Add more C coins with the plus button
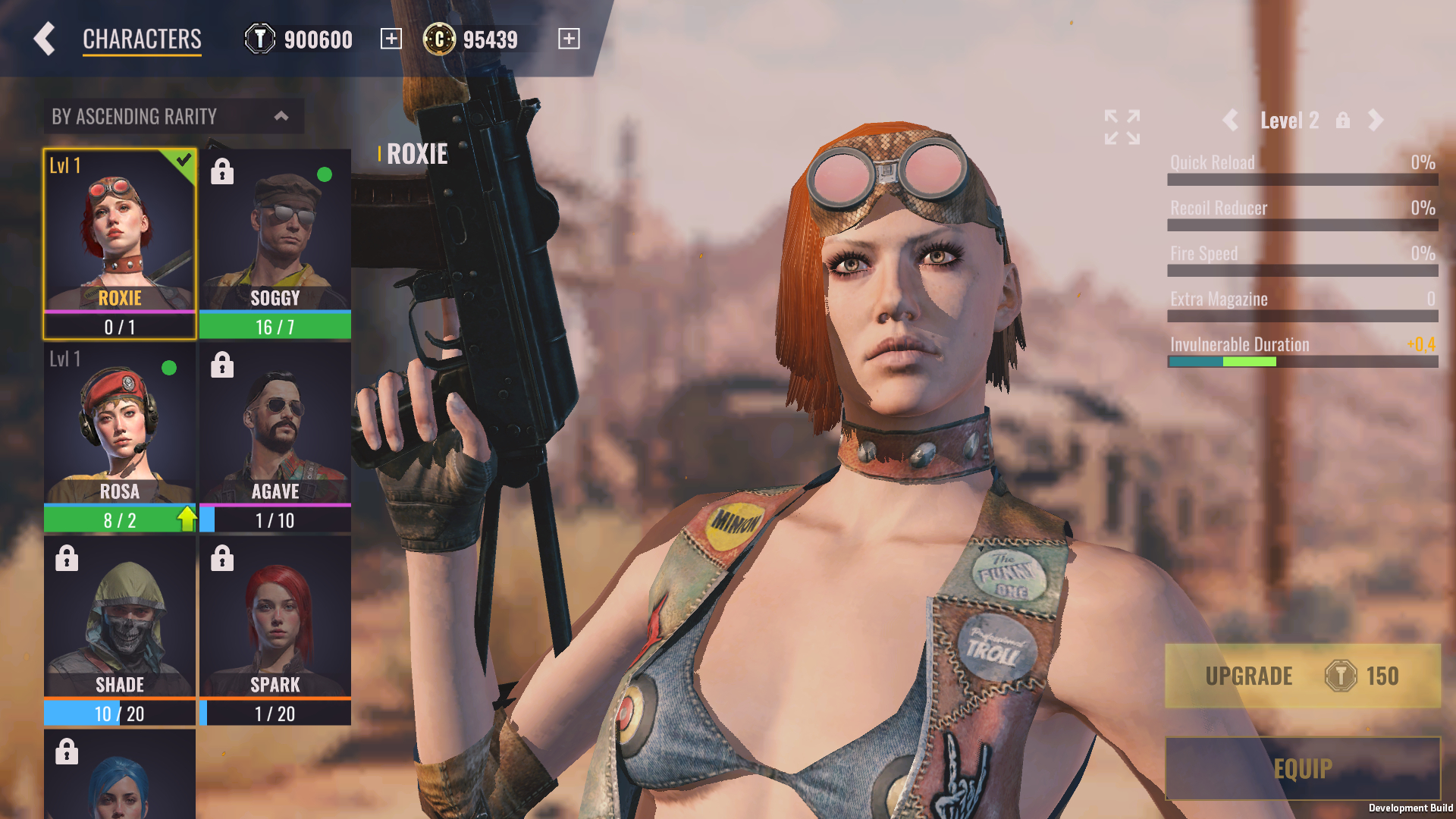1456x819 pixels. point(569,39)
